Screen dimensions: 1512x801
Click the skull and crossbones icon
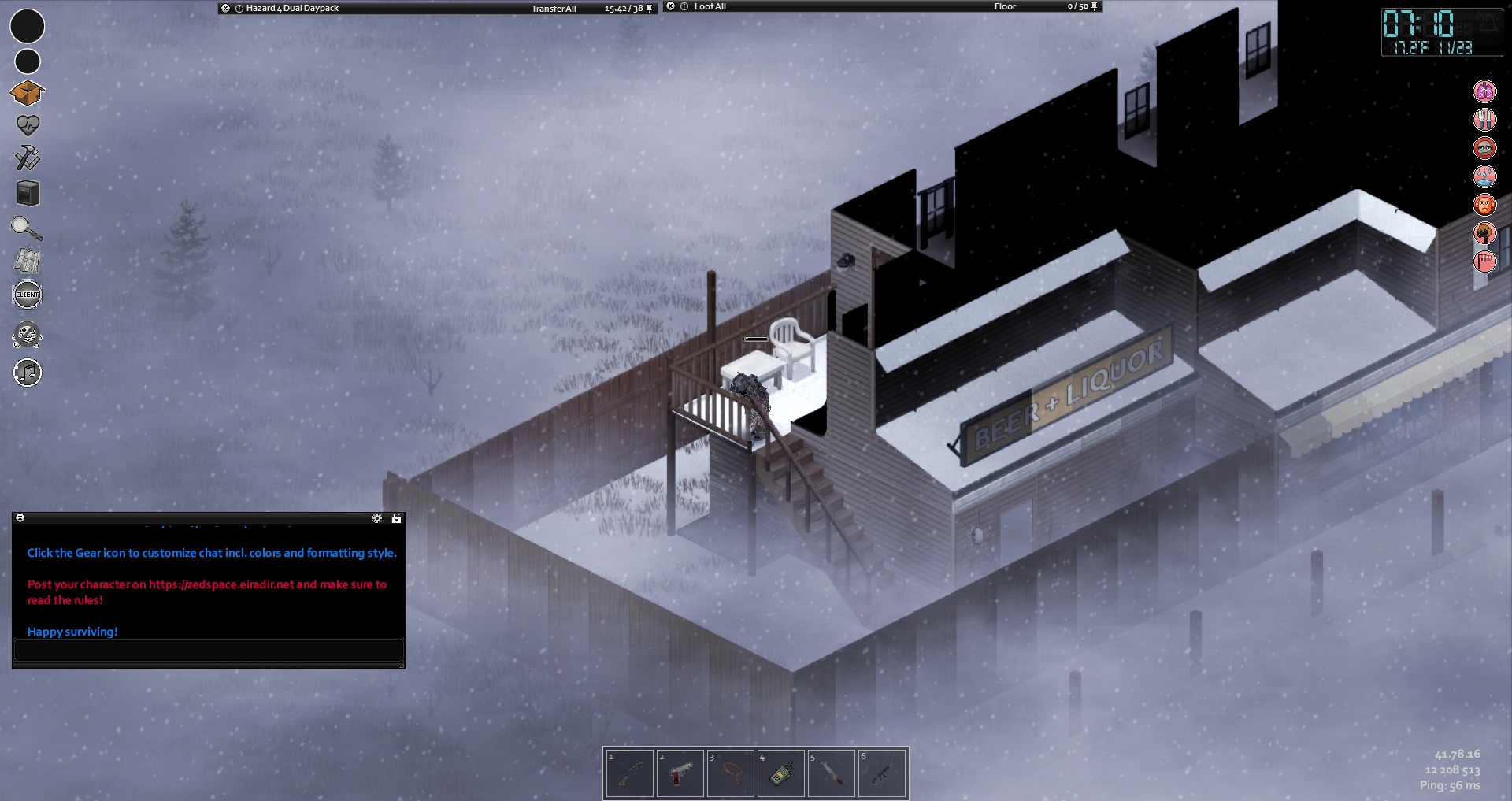(28, 336)
